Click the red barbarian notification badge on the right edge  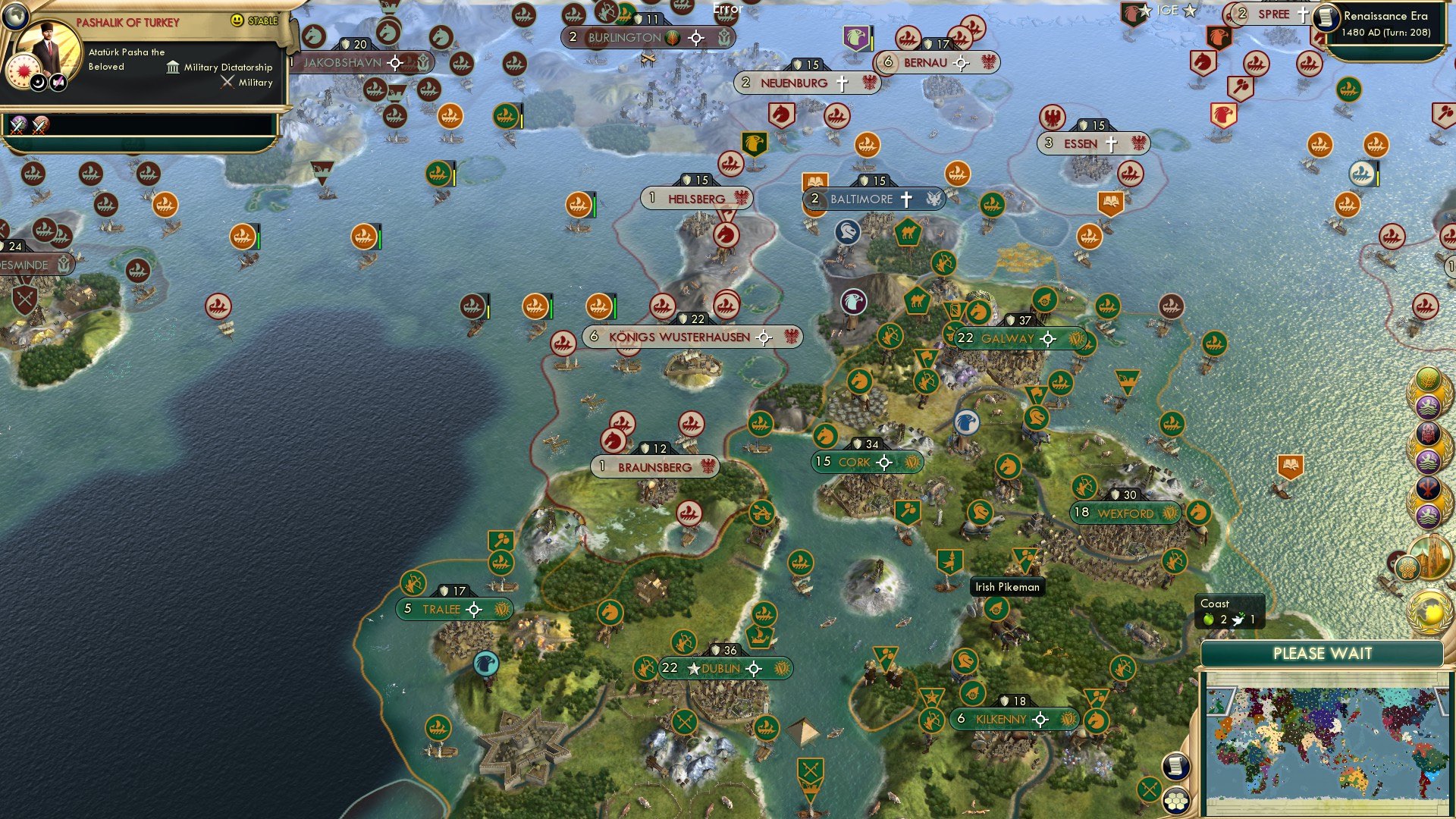click(x=1427, y=434)
